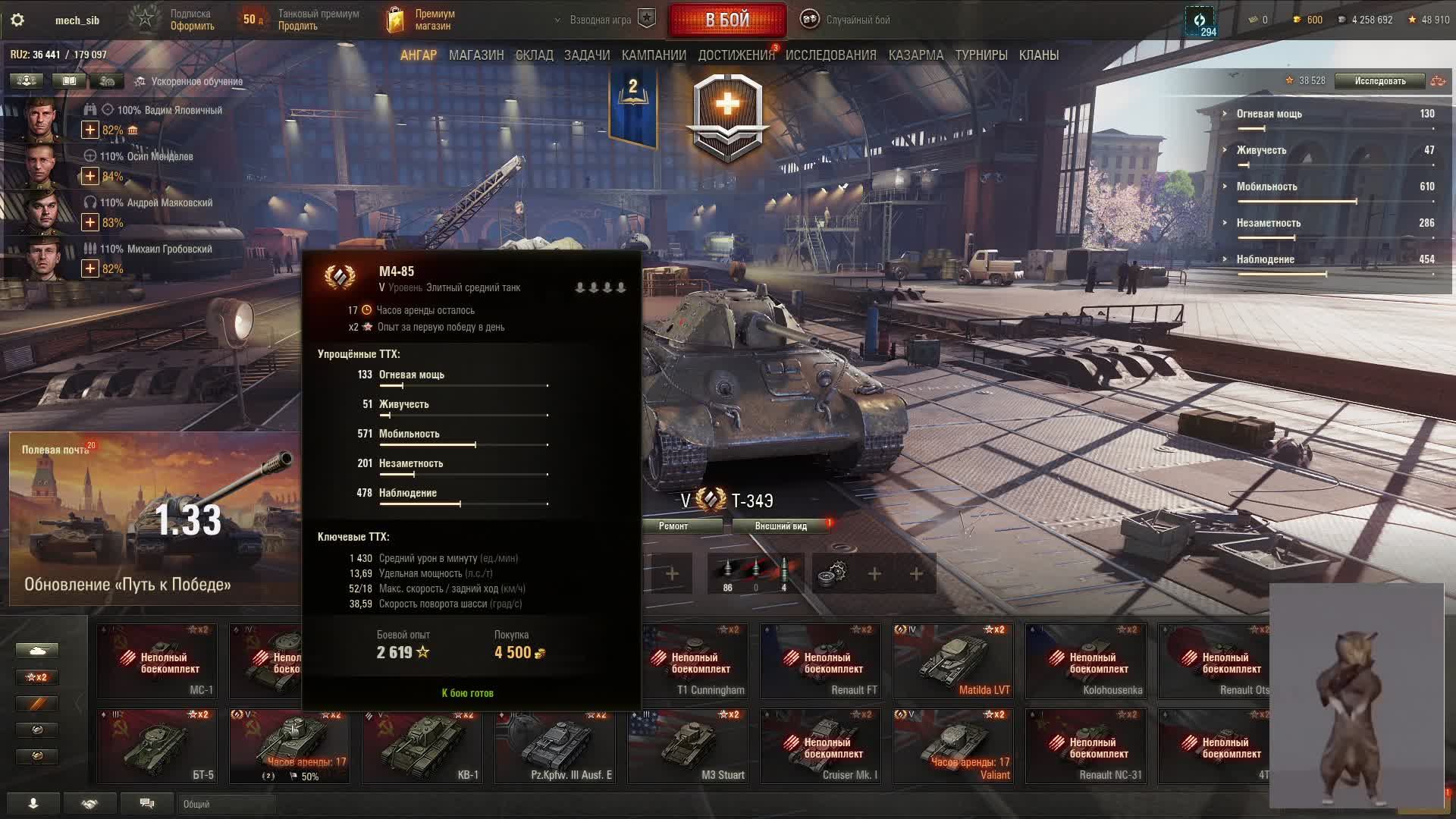
Task: Click the Исследовать research button
Action: coord(1379,81)
